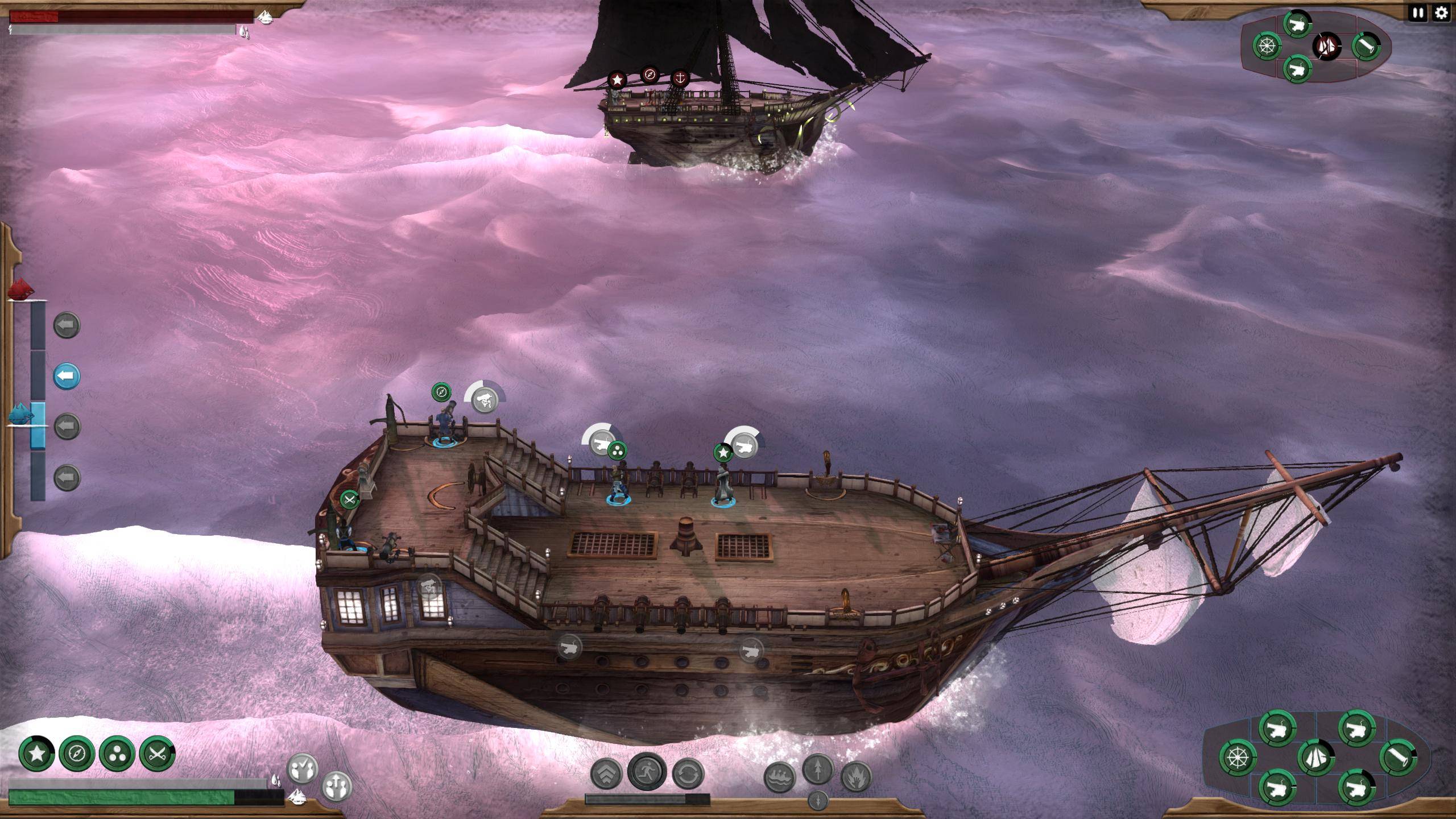Viewport: 1456px width, 819px height.
Task: Select your ship's bowsprit status icon
Action: tap(1398, 757)
